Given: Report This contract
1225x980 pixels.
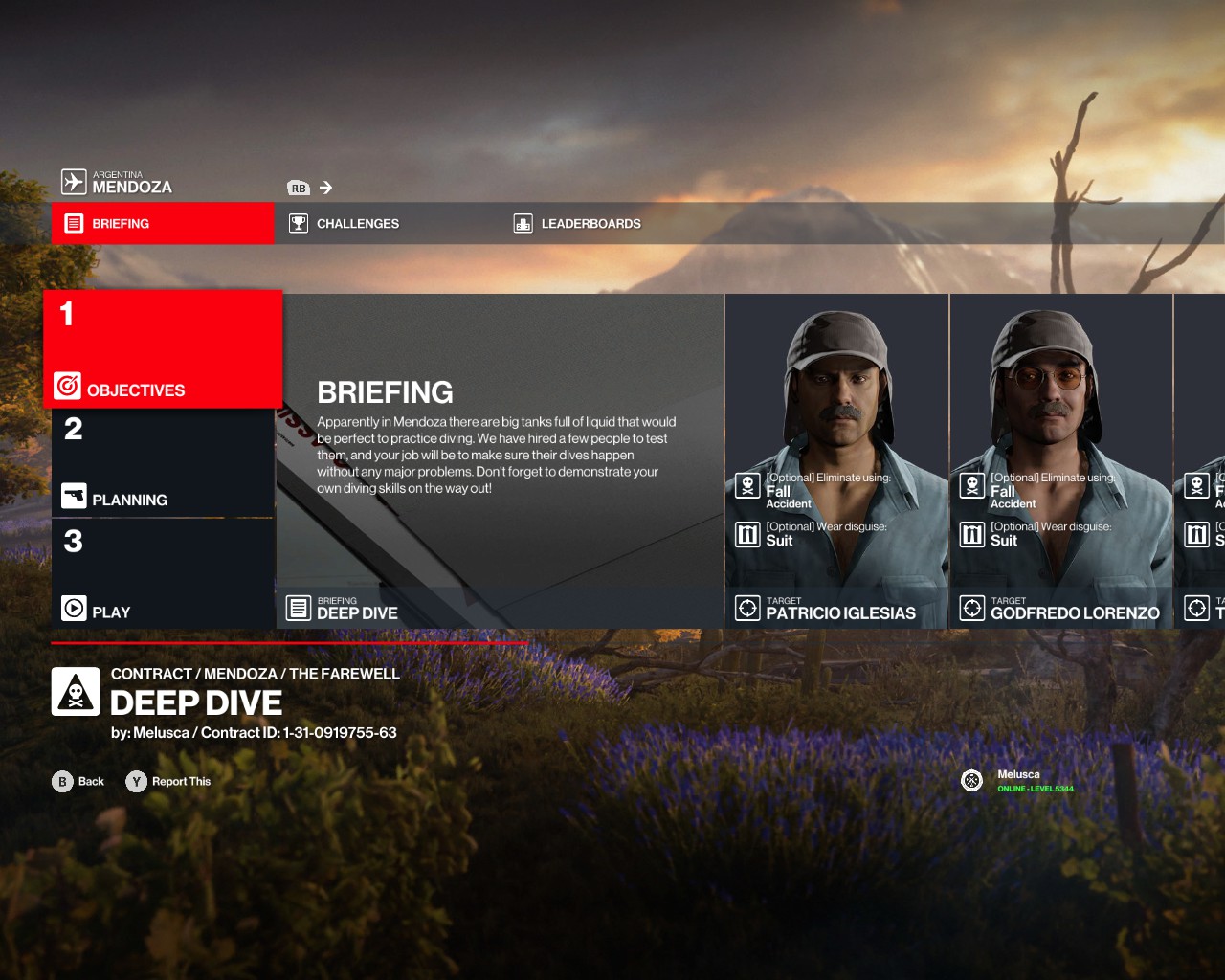Looking at the screenshot, I should point(168,782).
